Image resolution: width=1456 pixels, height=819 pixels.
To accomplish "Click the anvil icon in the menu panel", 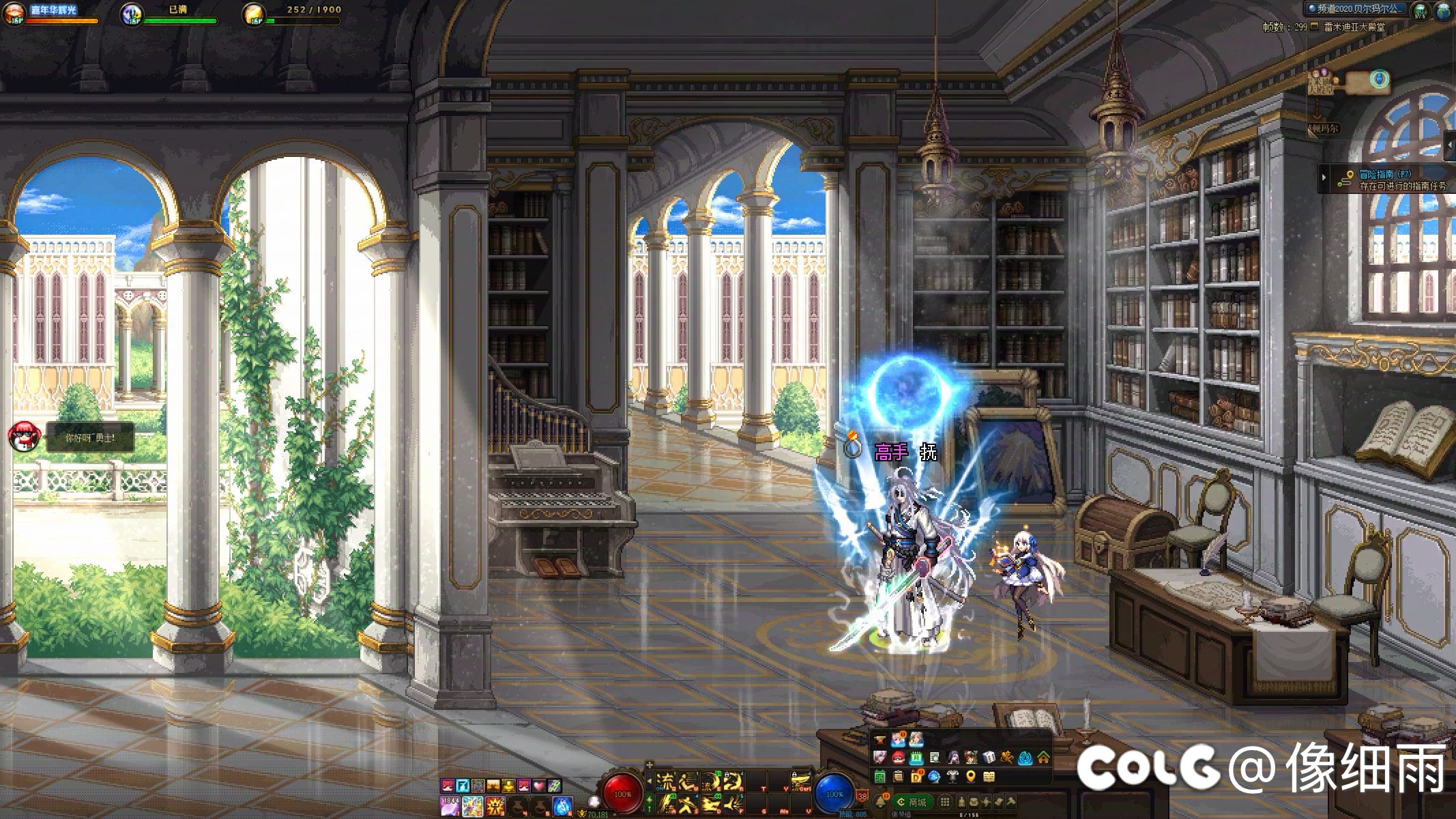I will [x=879, y=740].
